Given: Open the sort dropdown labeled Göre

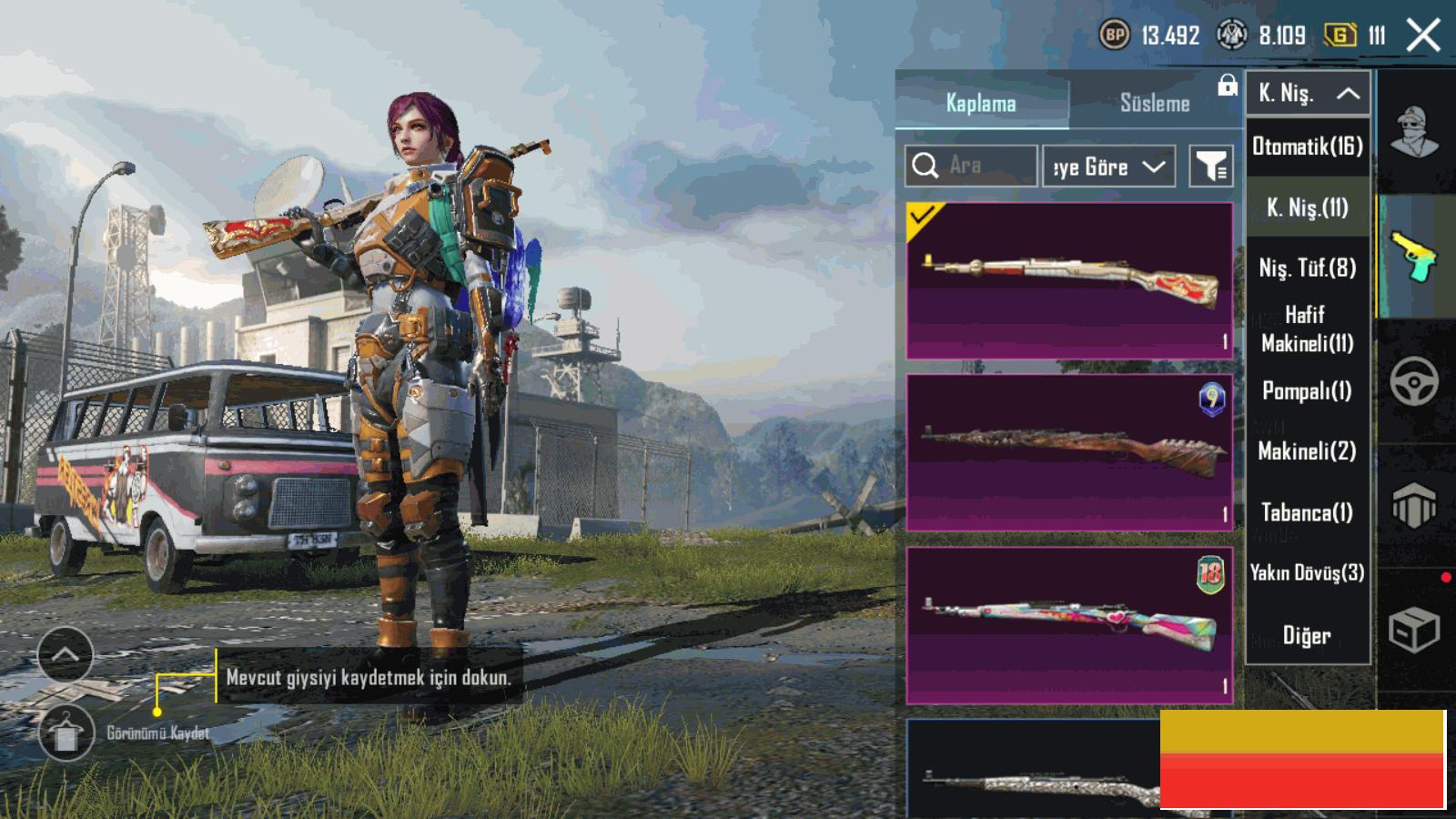Looking at the screenshot, I should (x=1108, y=167).
